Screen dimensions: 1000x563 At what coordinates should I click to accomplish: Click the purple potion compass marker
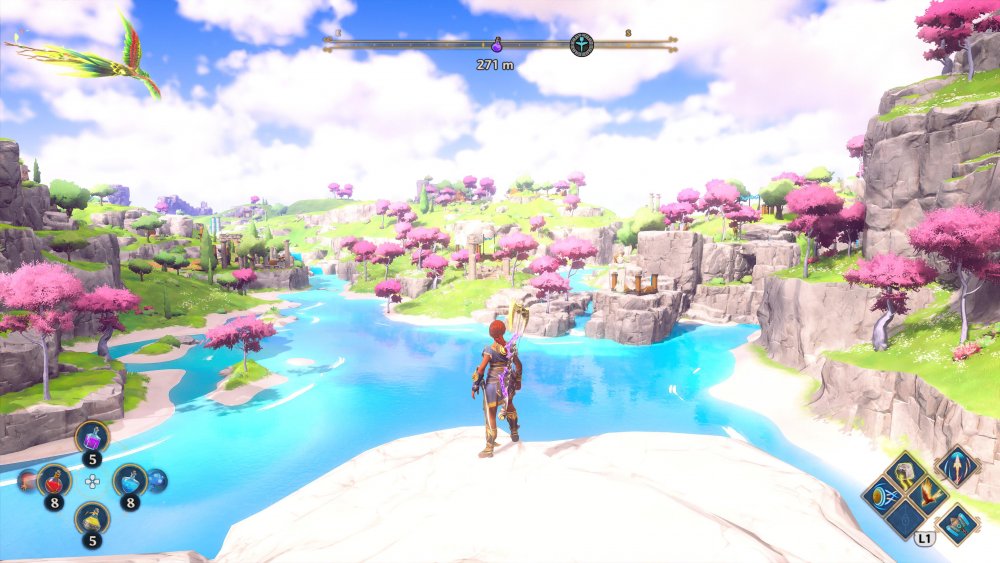(497, 45)
